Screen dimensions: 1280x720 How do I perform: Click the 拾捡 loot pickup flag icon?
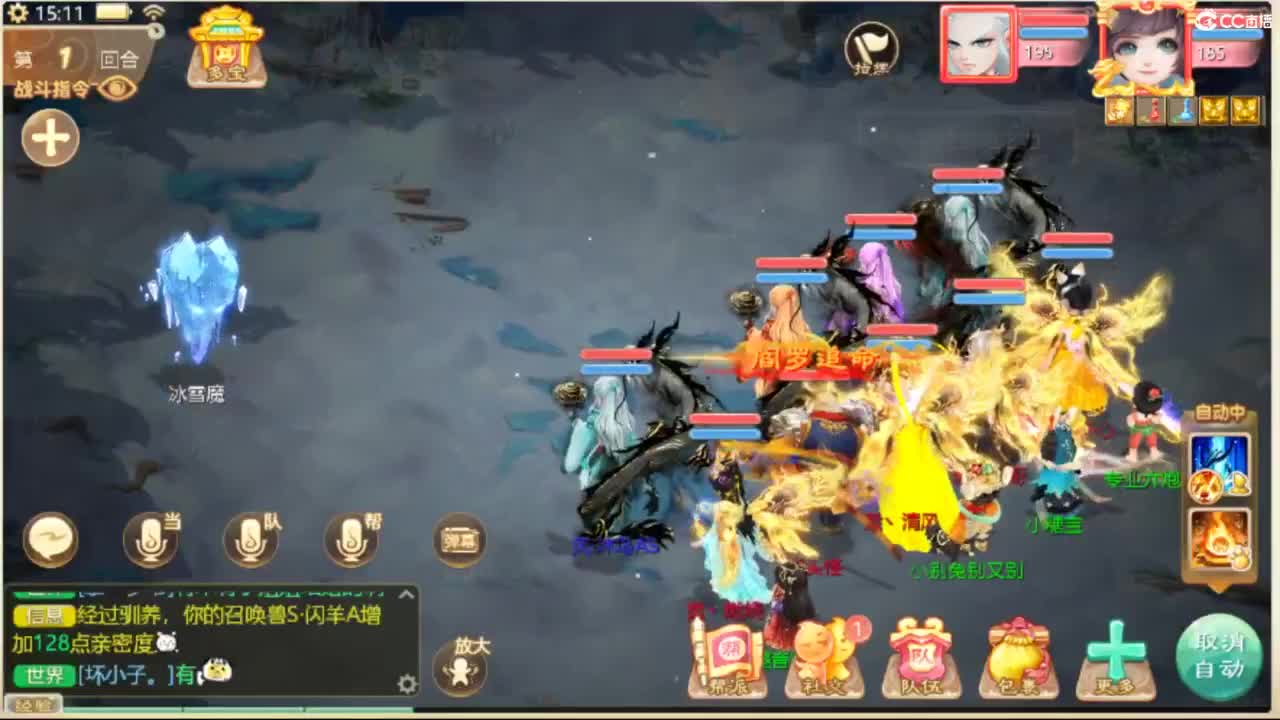(869, 52)
